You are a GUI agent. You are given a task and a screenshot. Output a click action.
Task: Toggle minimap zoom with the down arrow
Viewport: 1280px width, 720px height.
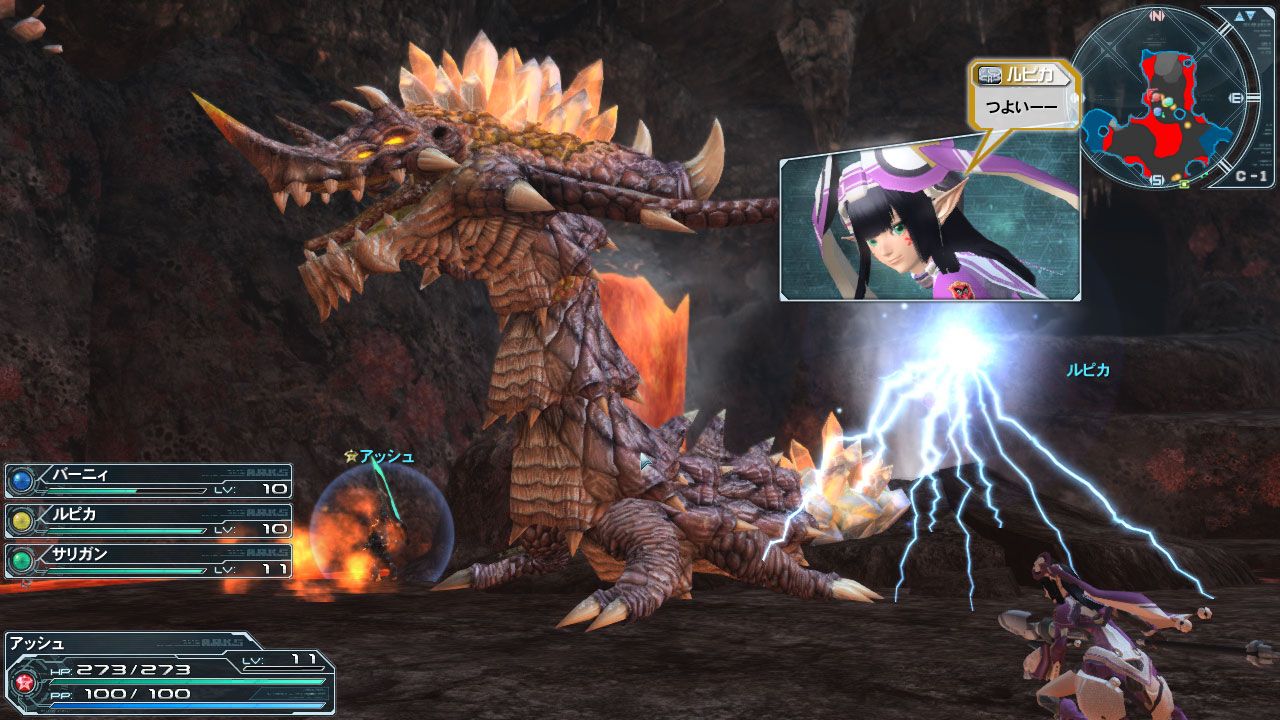click(1250, 14)
